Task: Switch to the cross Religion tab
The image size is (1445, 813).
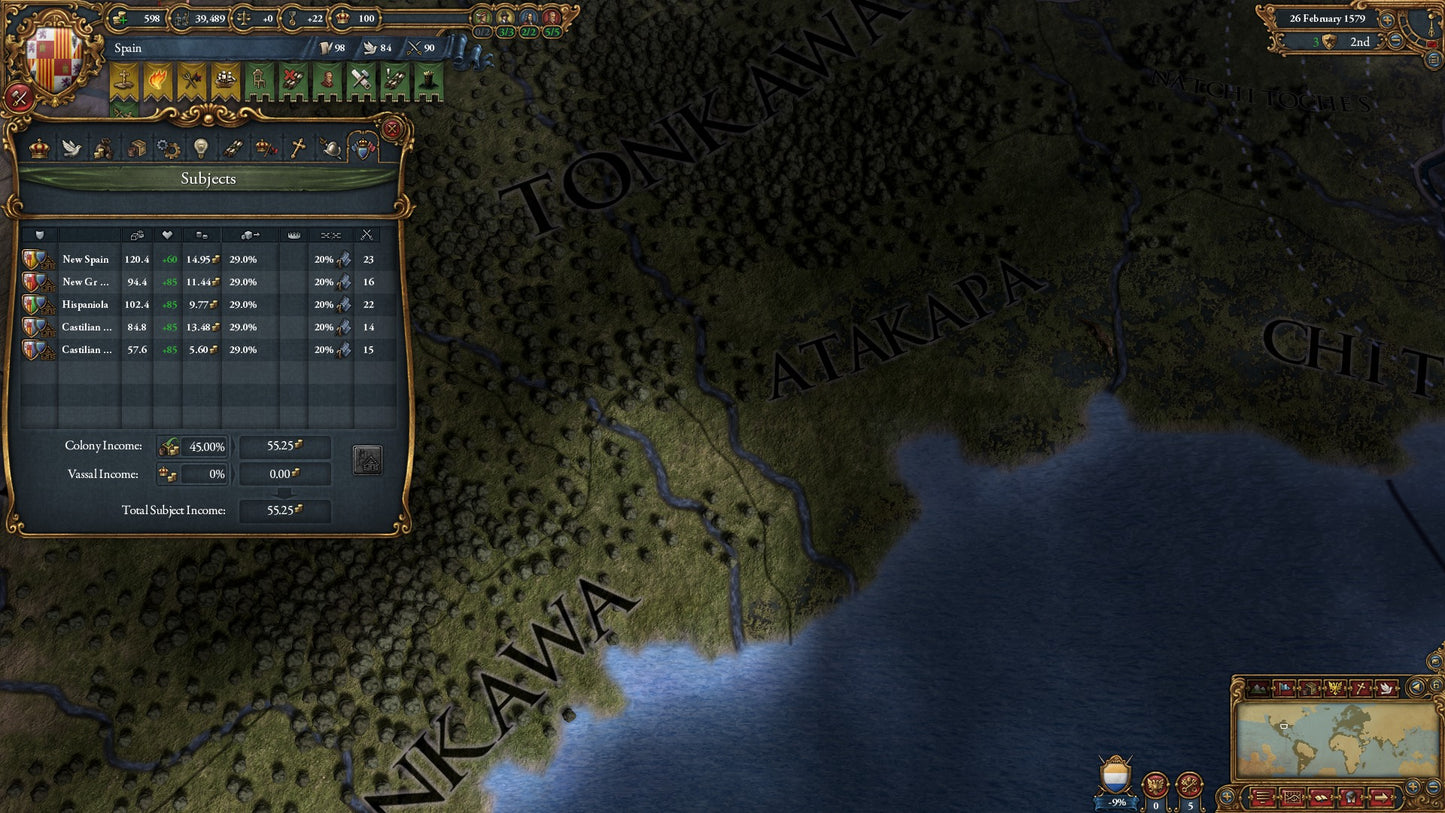Action: (297, 149)
